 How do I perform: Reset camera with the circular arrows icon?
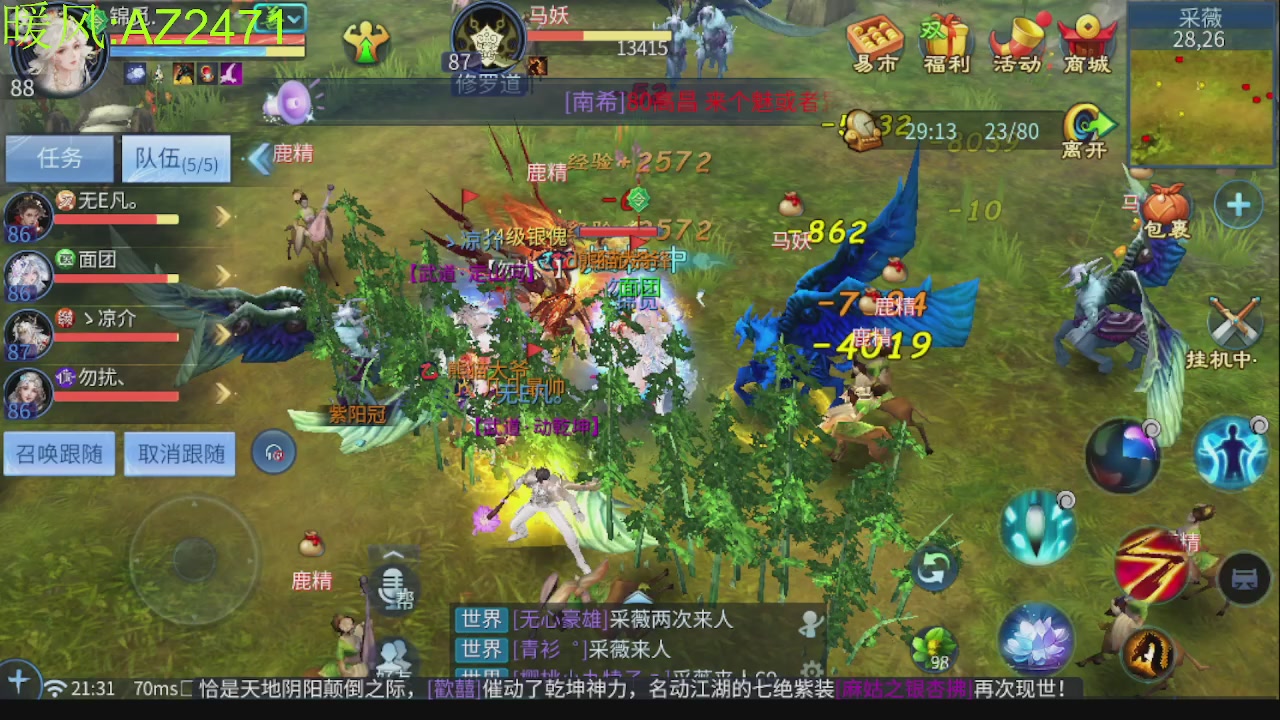[x=933, y=568]
